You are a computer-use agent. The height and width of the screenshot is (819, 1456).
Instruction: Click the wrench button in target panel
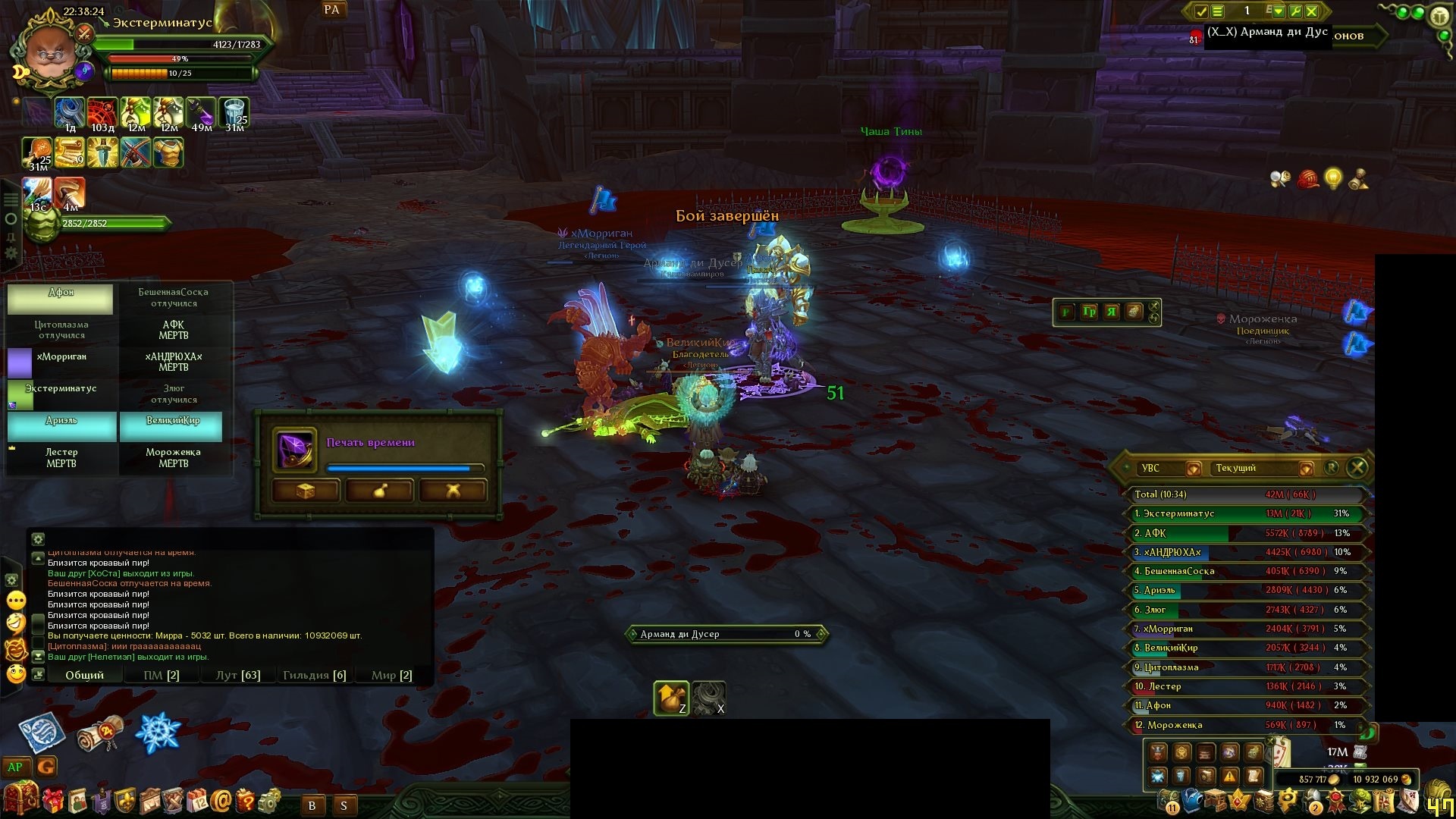1295,11
